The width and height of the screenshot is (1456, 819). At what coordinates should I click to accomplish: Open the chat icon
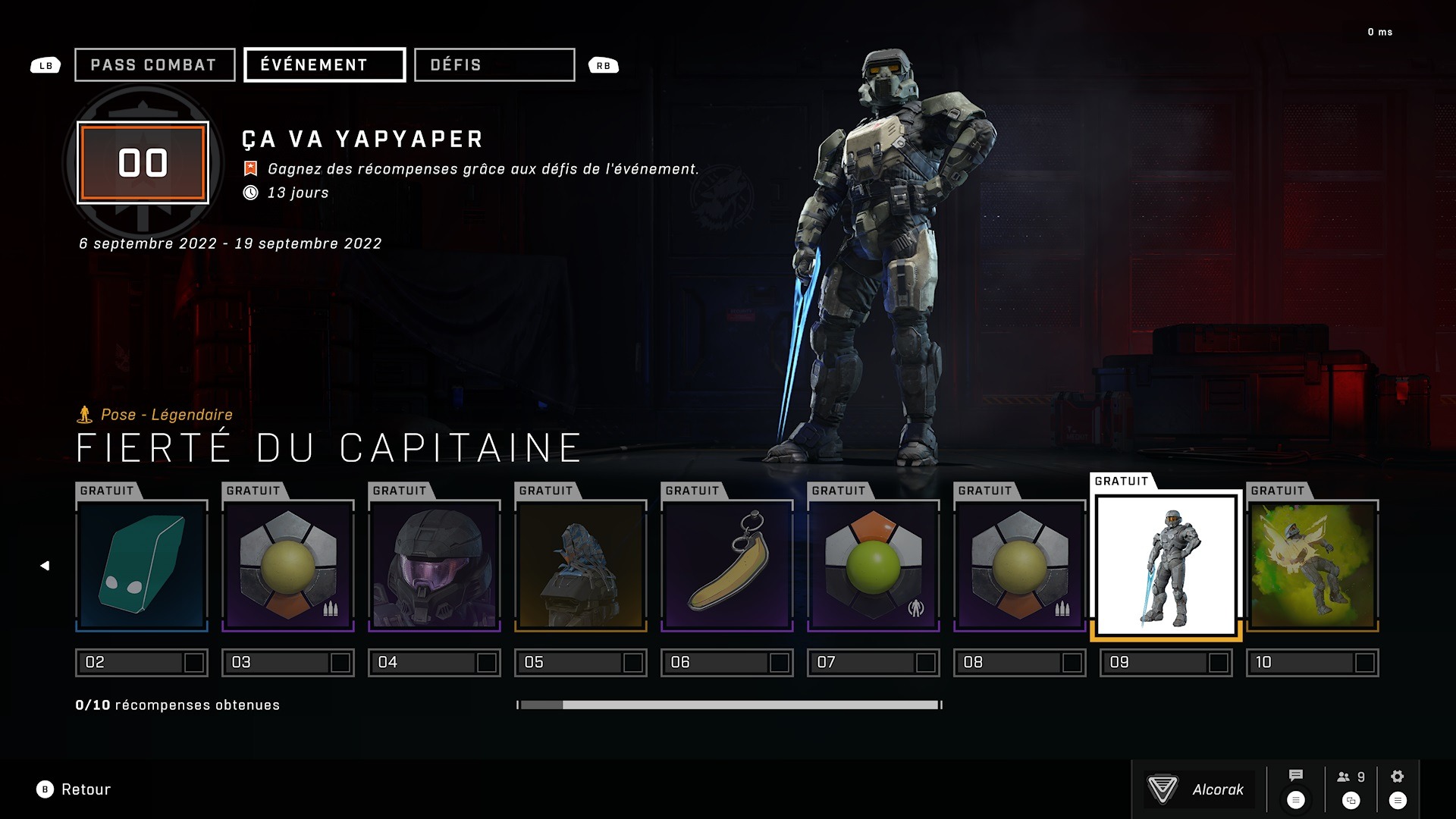point(1296,776)
